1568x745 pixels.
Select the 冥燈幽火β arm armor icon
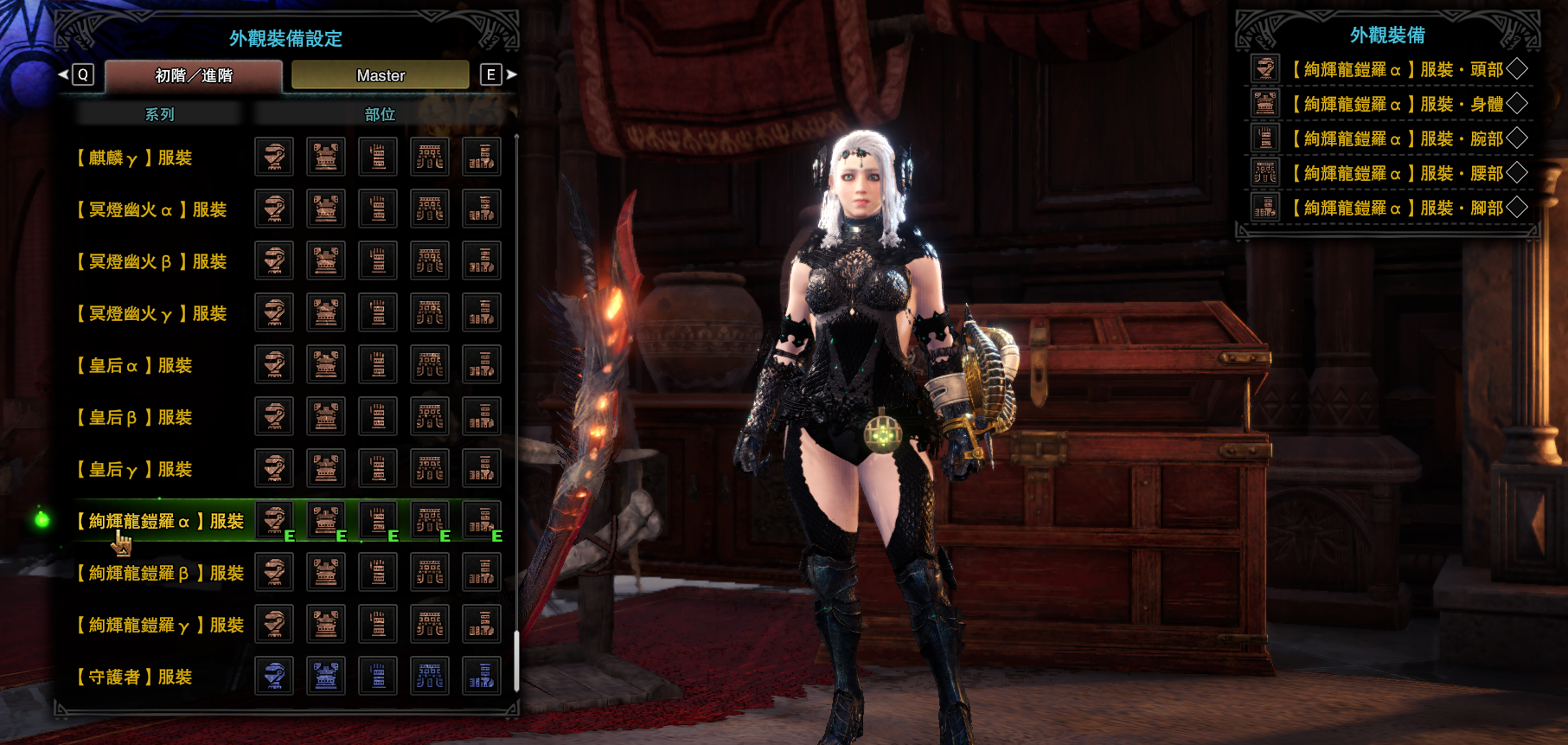point(378,260)
